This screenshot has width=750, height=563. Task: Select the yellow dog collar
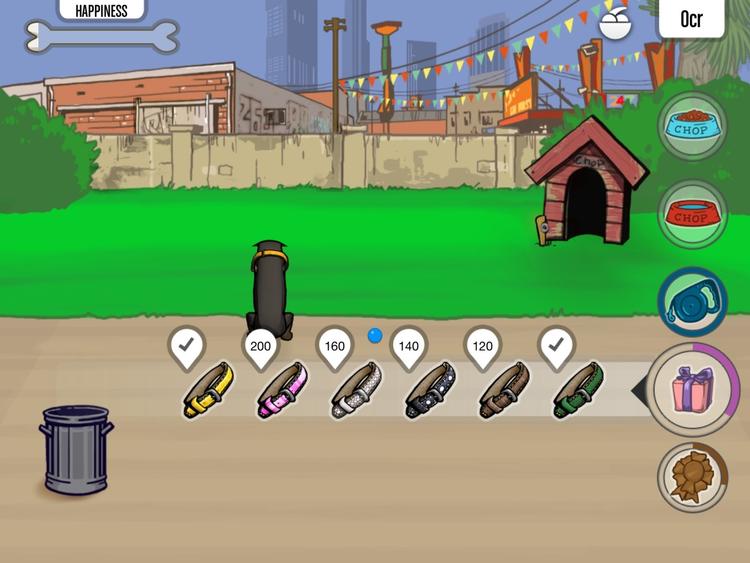[208, 391]
